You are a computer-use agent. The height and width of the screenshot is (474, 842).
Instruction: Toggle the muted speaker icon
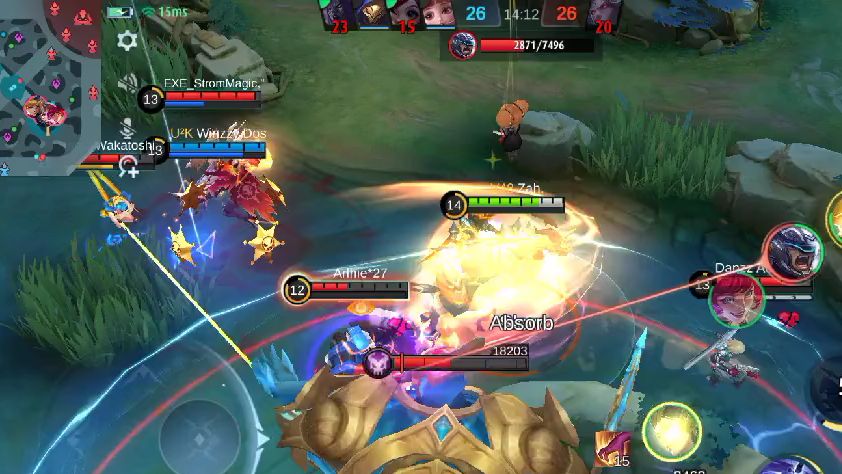click(127, 84)
